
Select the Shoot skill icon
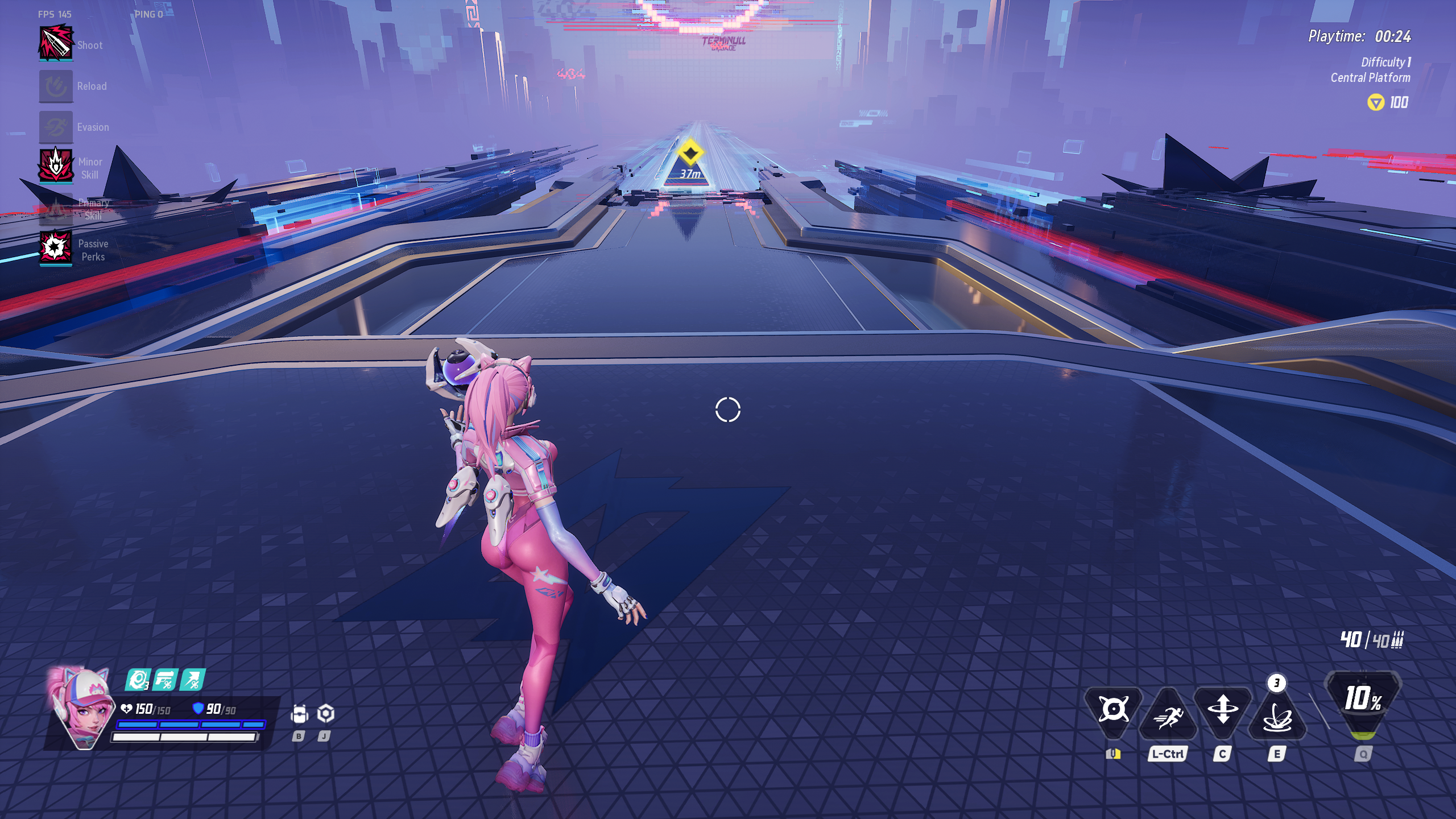pyautogui.click(x=56, y=43)
